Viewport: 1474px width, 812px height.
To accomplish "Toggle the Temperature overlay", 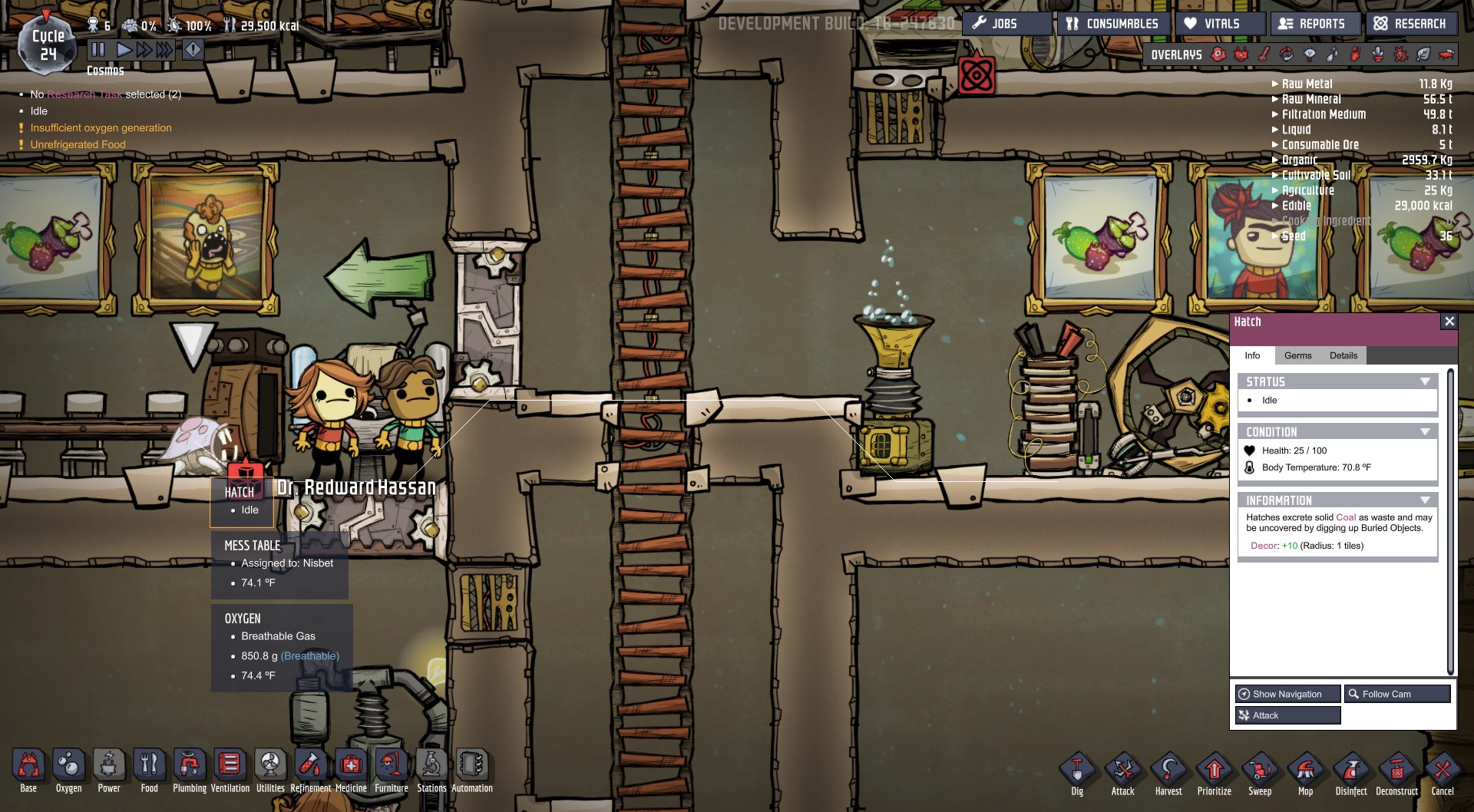I will point(1263,54).
